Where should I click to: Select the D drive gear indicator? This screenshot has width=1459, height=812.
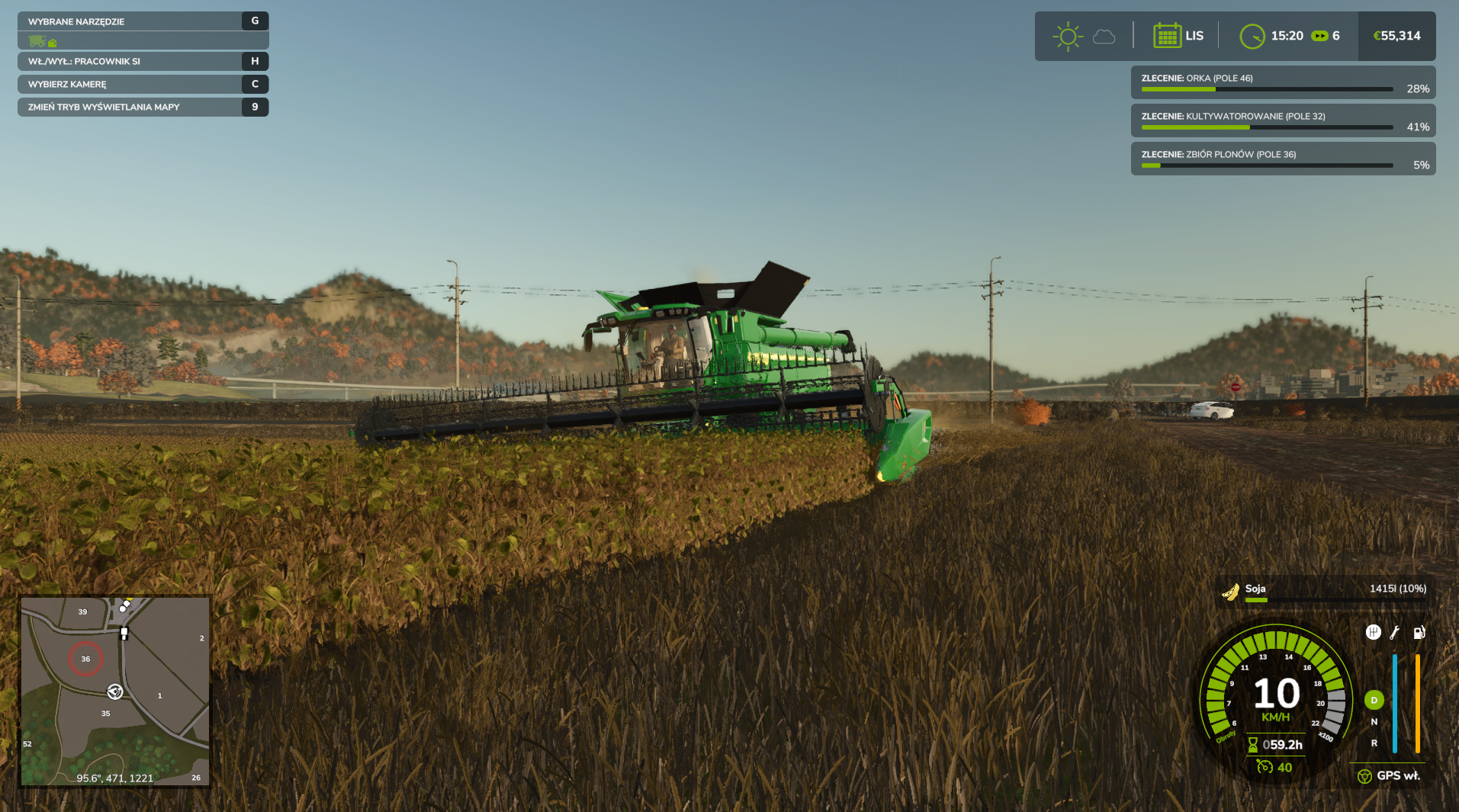(x=1374, y=700)
